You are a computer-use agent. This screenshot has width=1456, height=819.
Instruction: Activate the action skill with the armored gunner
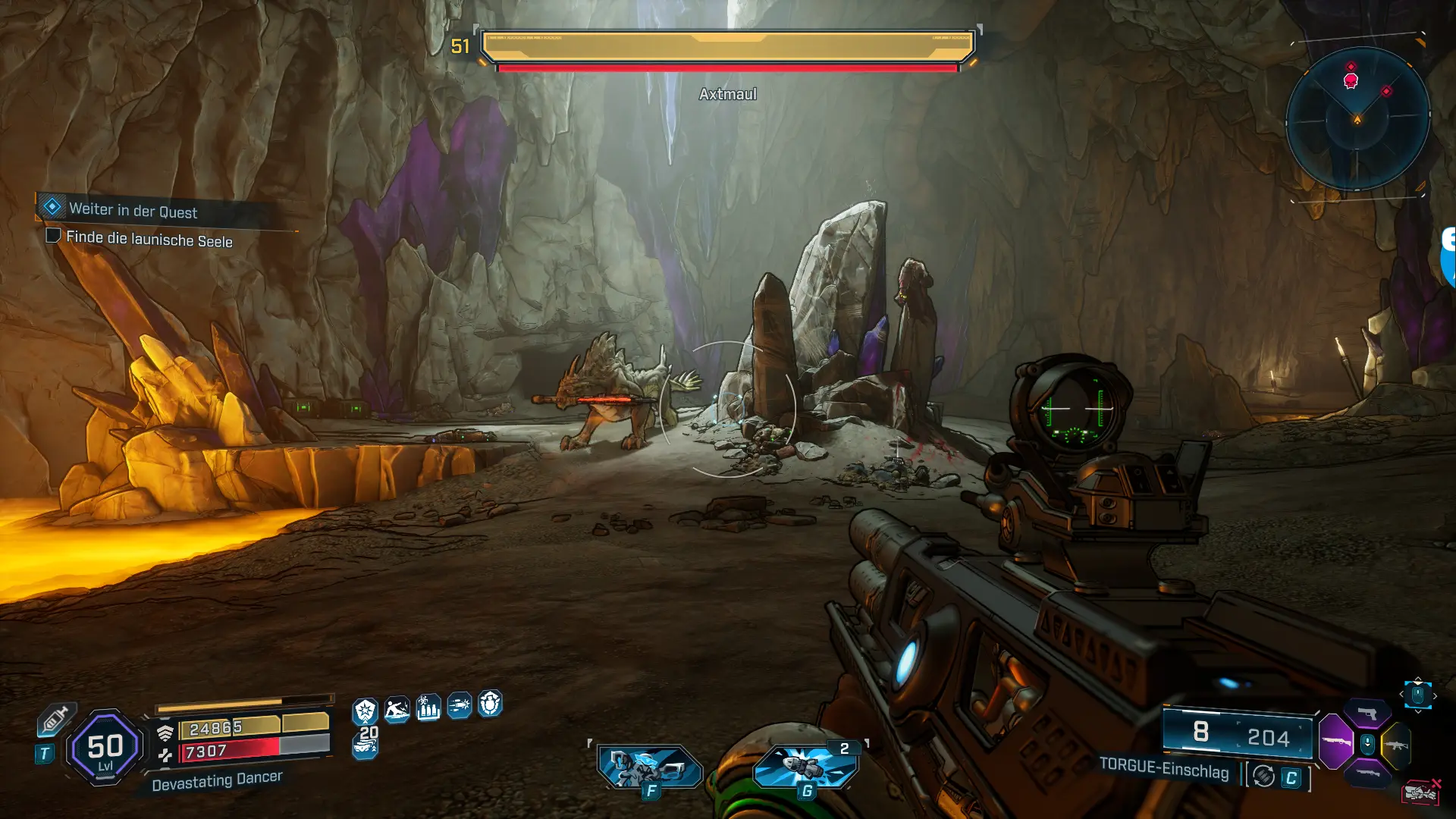[650, 767]
